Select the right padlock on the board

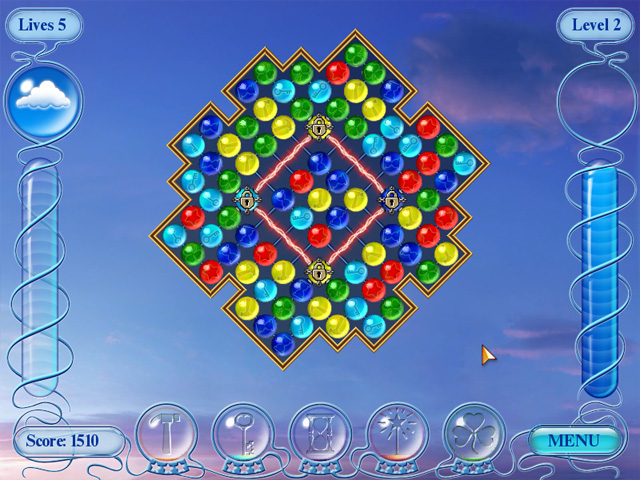391,199
